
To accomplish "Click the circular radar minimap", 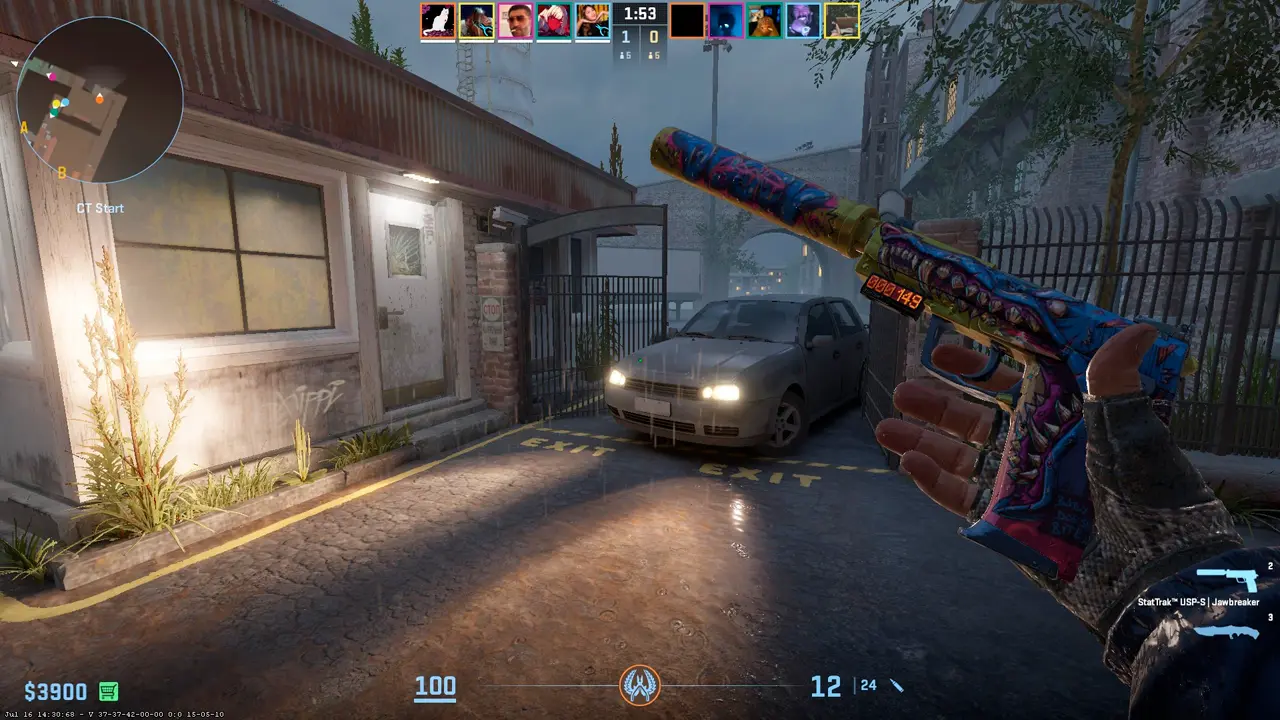I will [100, 100].
